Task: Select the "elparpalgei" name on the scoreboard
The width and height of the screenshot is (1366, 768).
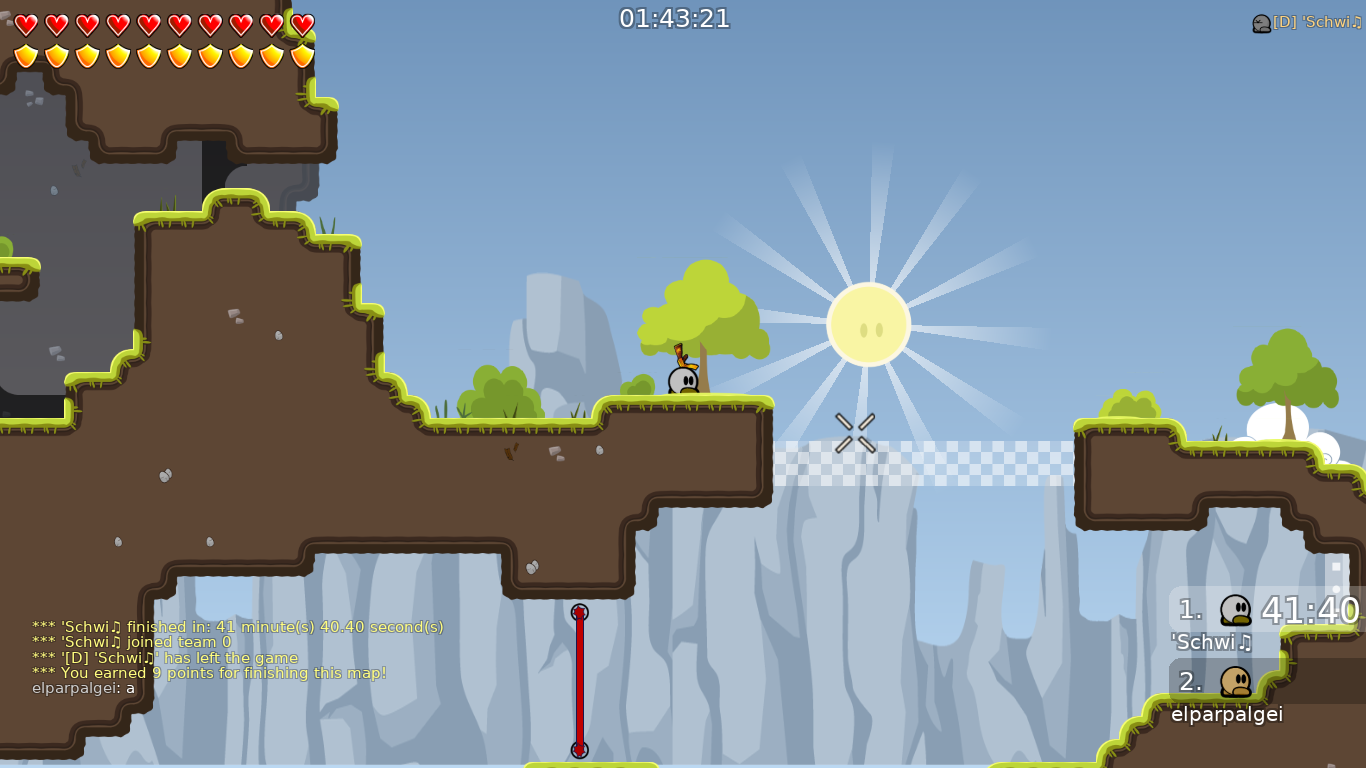Action: click(1227, 715)
